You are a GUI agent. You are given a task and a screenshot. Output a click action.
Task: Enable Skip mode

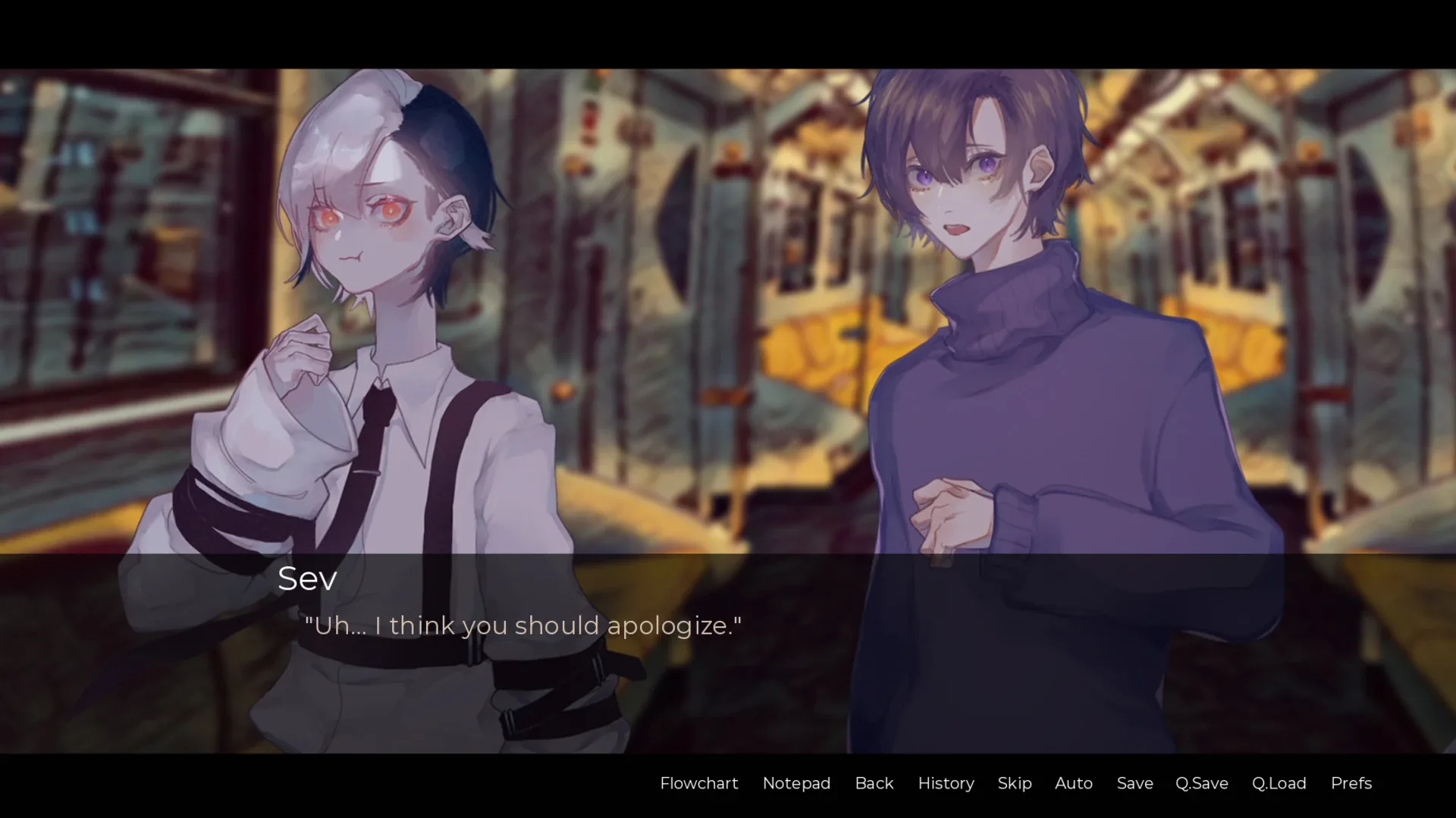[1015, 783]
